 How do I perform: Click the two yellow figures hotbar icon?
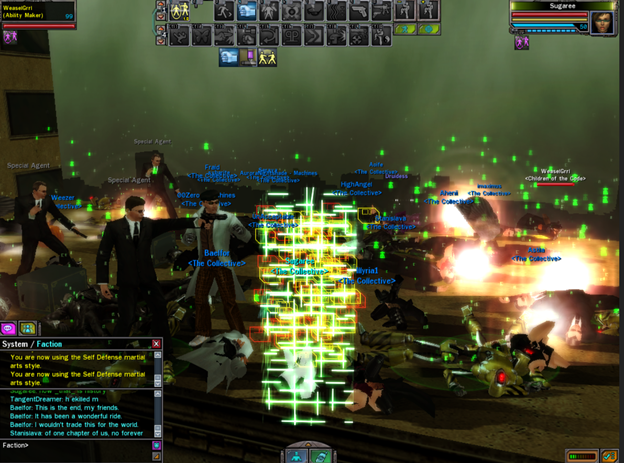[x=181, y=12]
